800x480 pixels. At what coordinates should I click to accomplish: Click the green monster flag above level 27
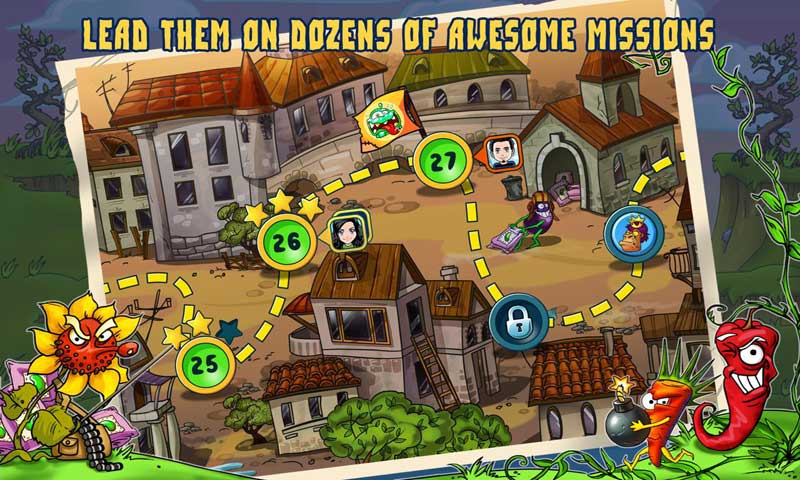[x=384, y=119]
